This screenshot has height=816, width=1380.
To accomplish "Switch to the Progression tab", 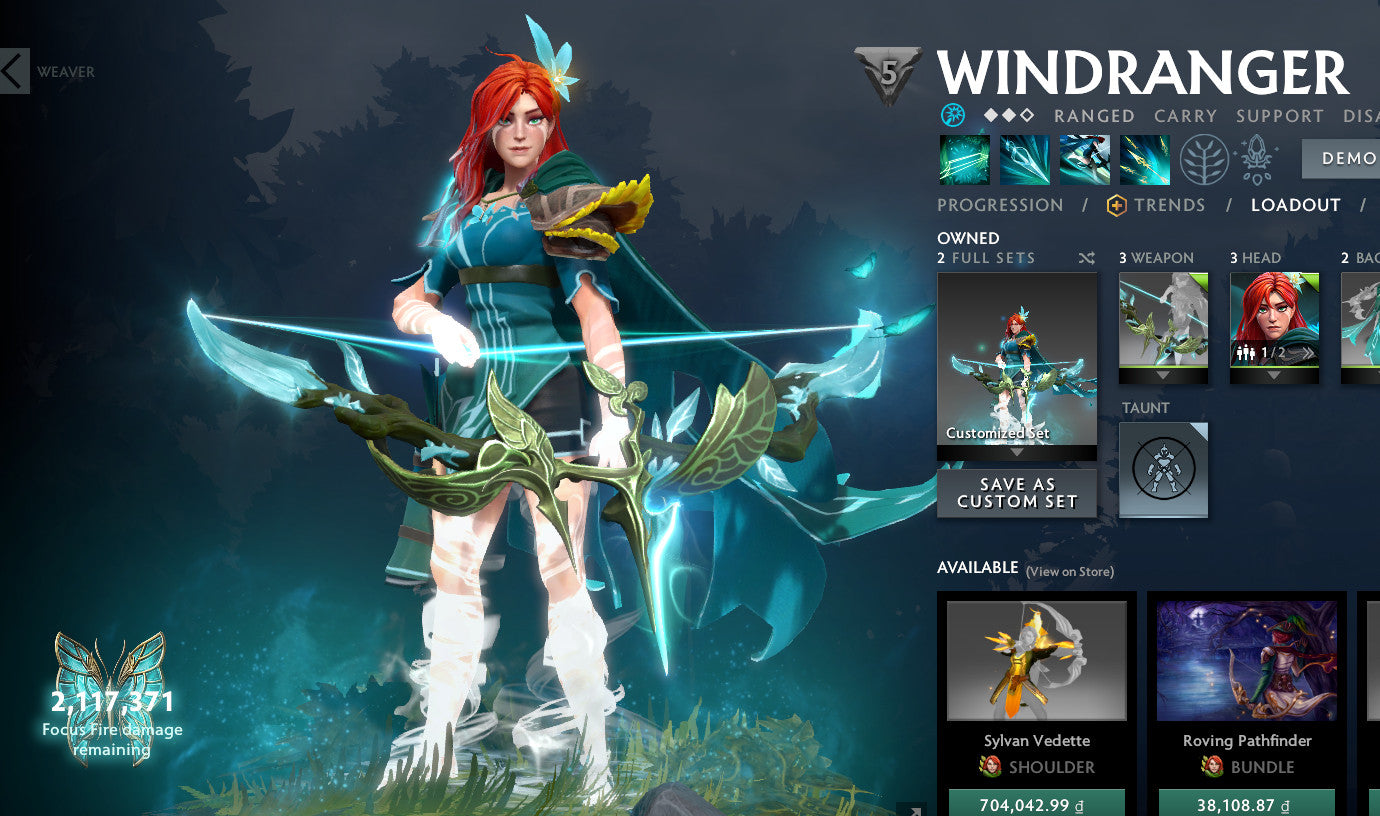I will pyautogui.click(x=999, y=205).
